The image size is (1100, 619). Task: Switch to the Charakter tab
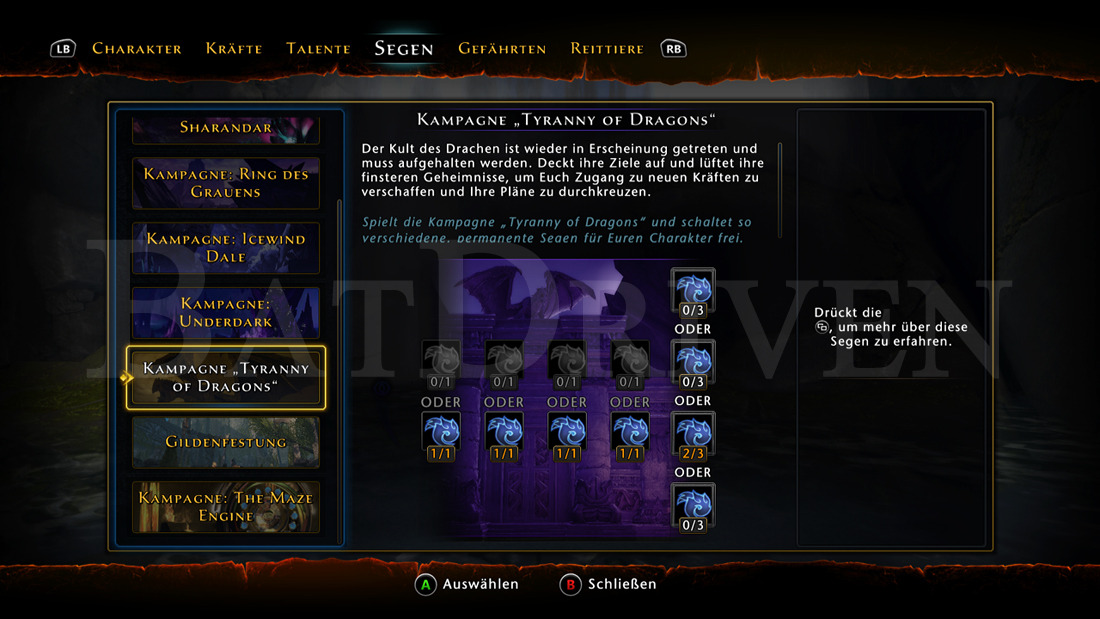pos(137,48)
